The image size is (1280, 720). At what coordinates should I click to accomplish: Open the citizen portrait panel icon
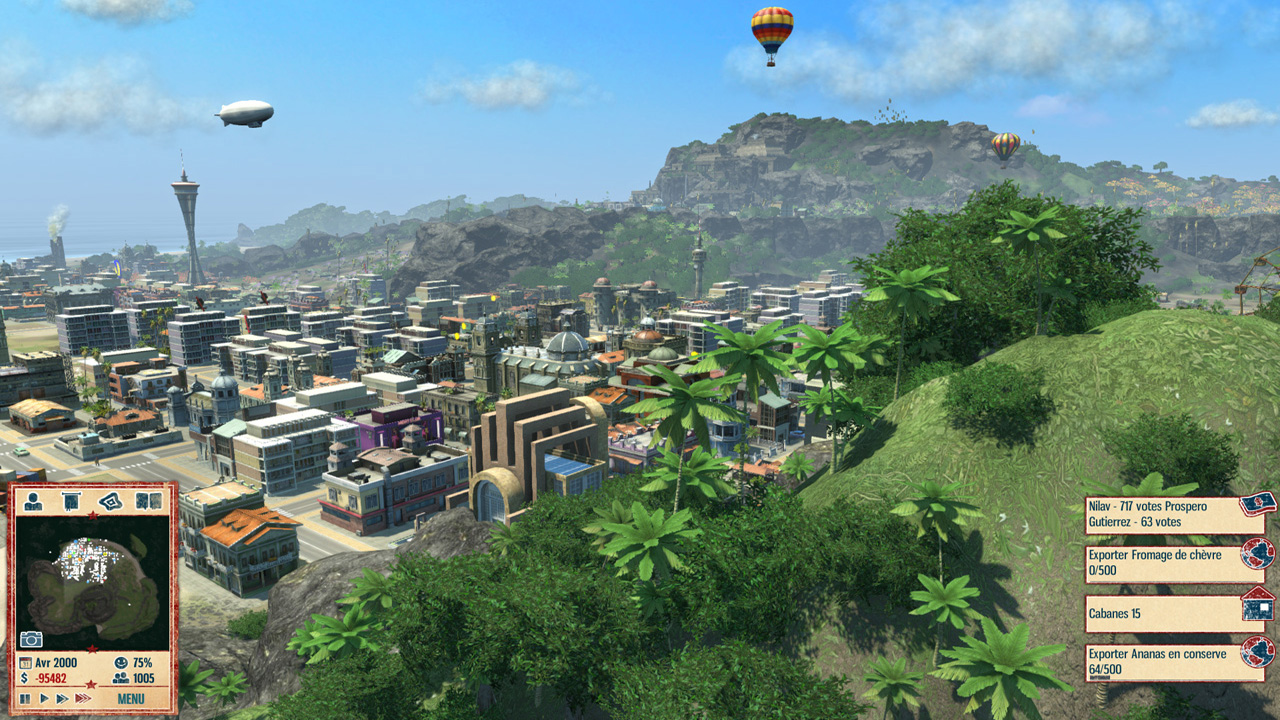33,501
